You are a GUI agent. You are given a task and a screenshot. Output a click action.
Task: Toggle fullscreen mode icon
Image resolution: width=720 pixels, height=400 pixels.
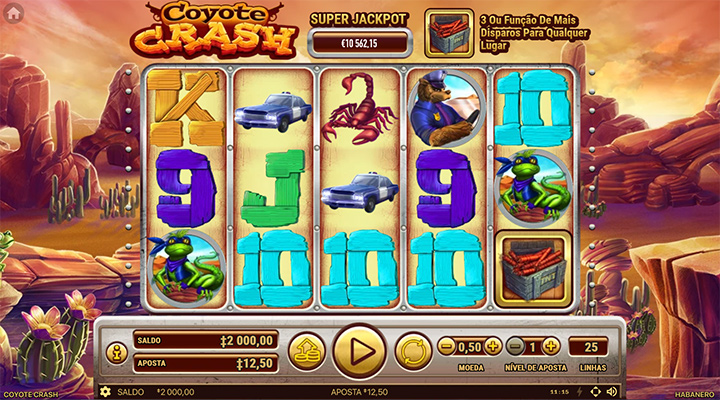[596, 392]
